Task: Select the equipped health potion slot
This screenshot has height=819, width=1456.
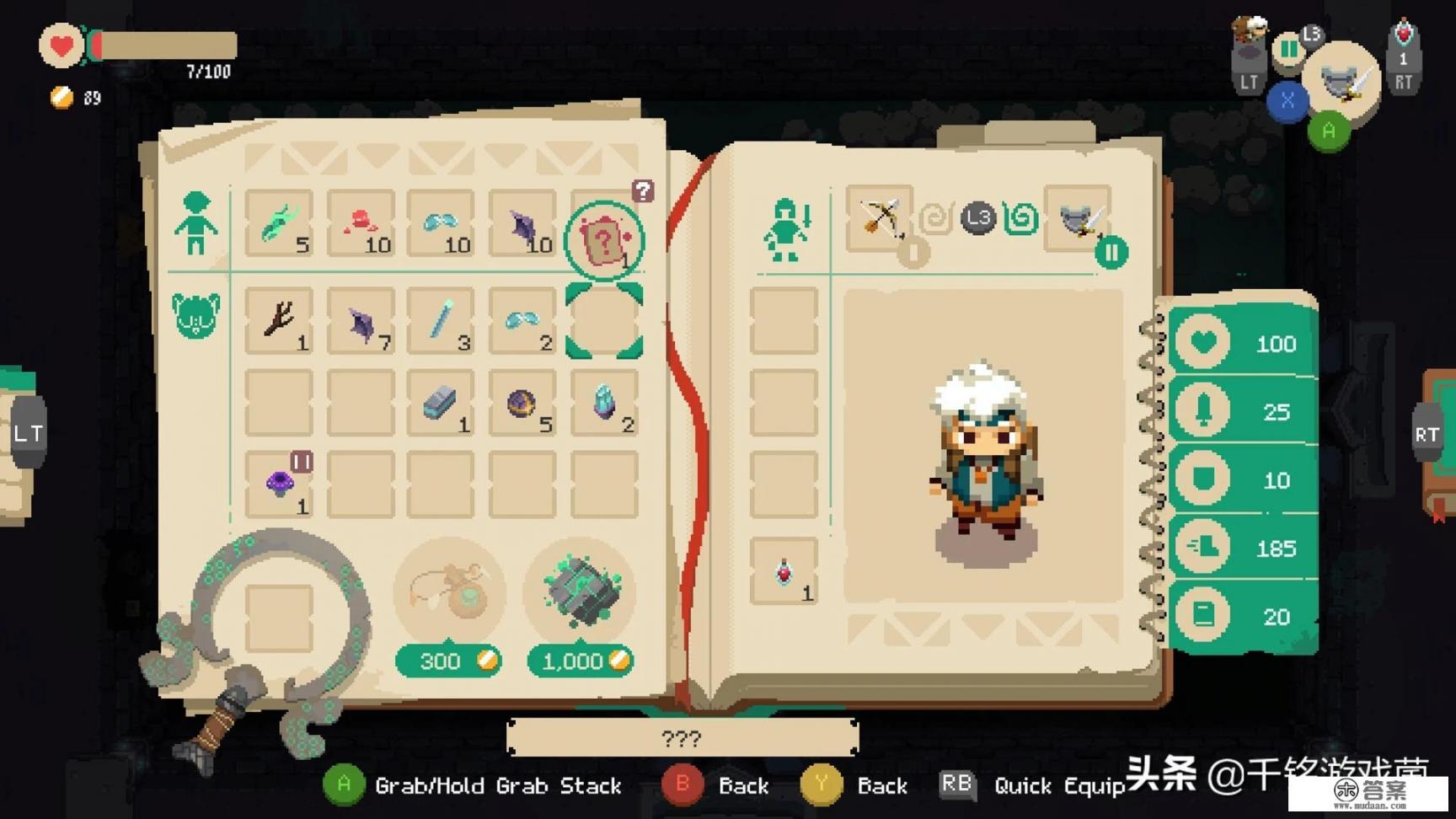Action: tap(784, 572)
